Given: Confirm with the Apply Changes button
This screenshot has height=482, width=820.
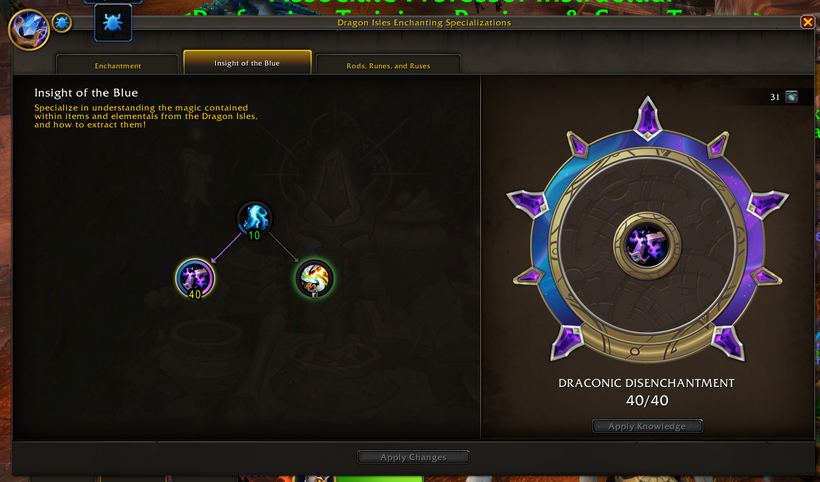Looking at the screenshot, I should tap(413, 457).
